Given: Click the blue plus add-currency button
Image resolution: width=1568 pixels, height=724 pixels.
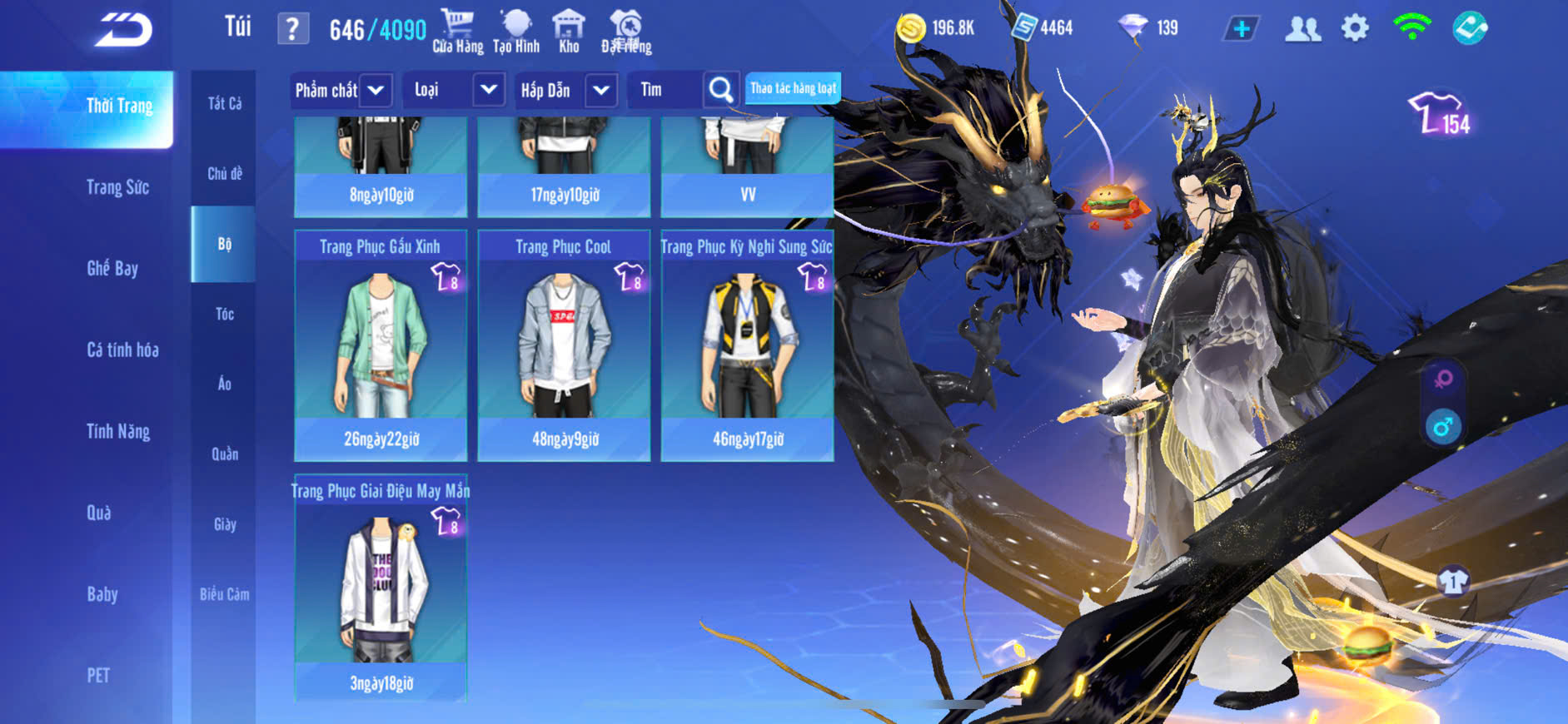Looking at the screenshot, I should point(1241,29).
